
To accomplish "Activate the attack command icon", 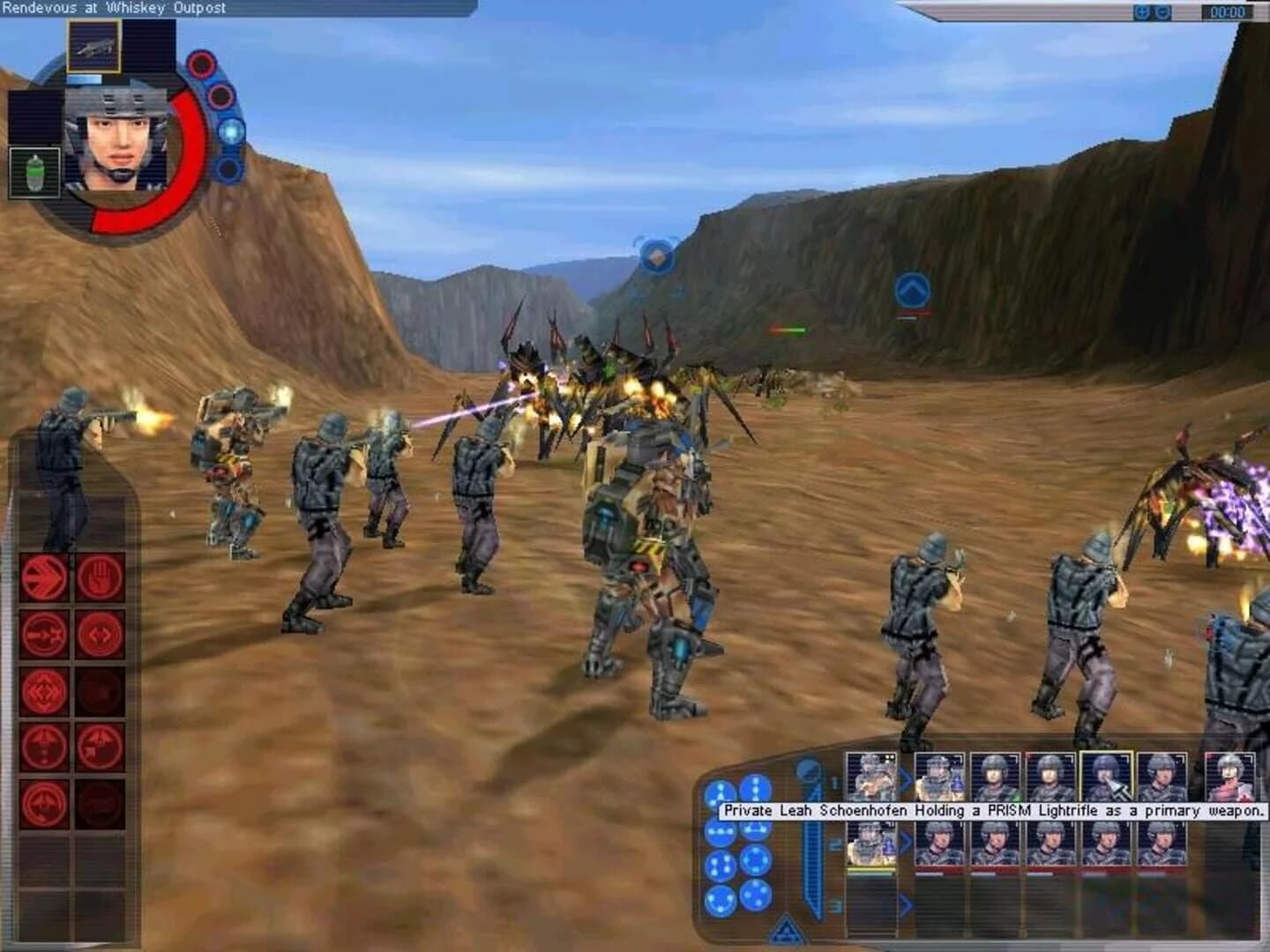I will 44,633.
